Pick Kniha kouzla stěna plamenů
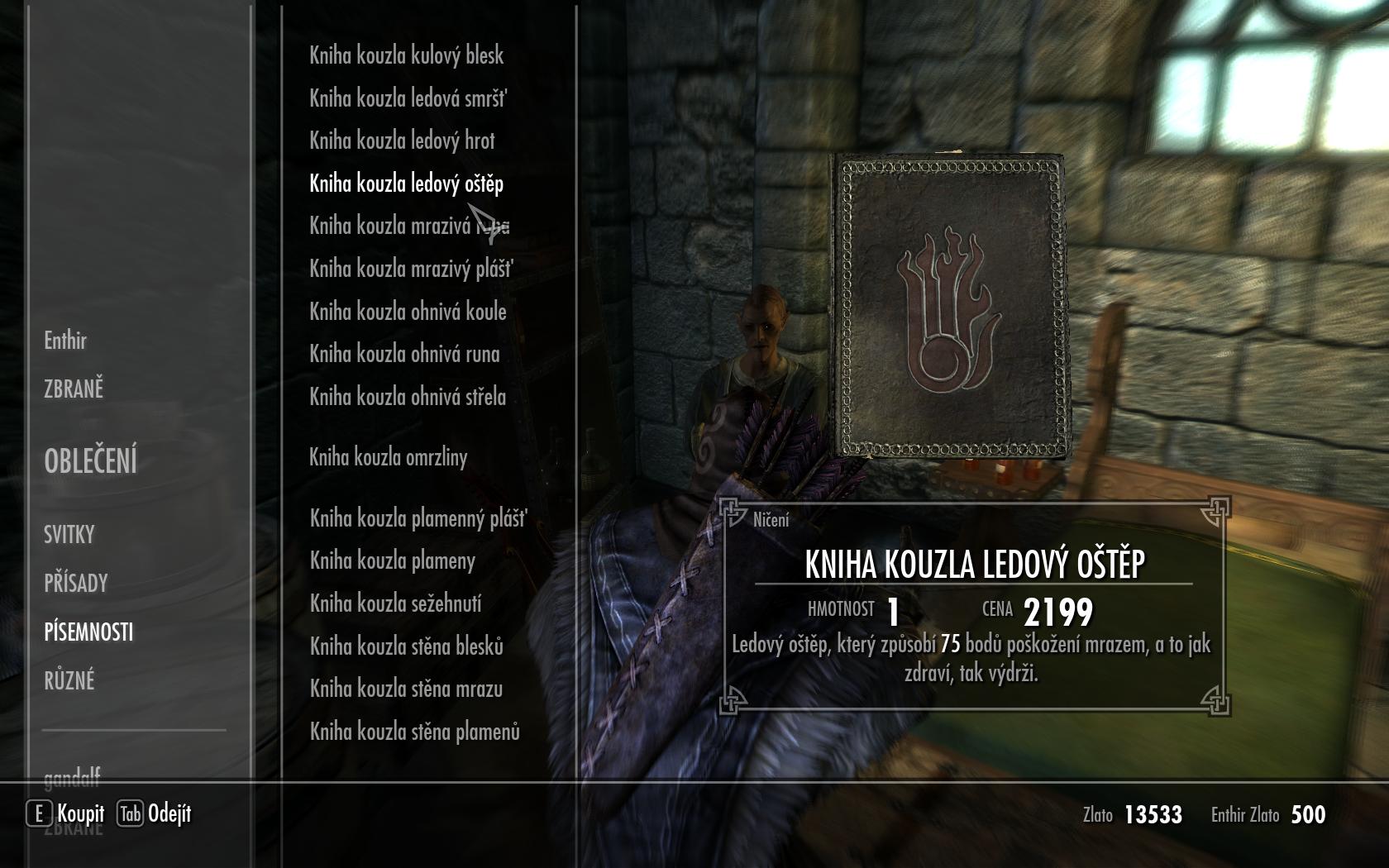1389x868 pixels. click(414, 732)
